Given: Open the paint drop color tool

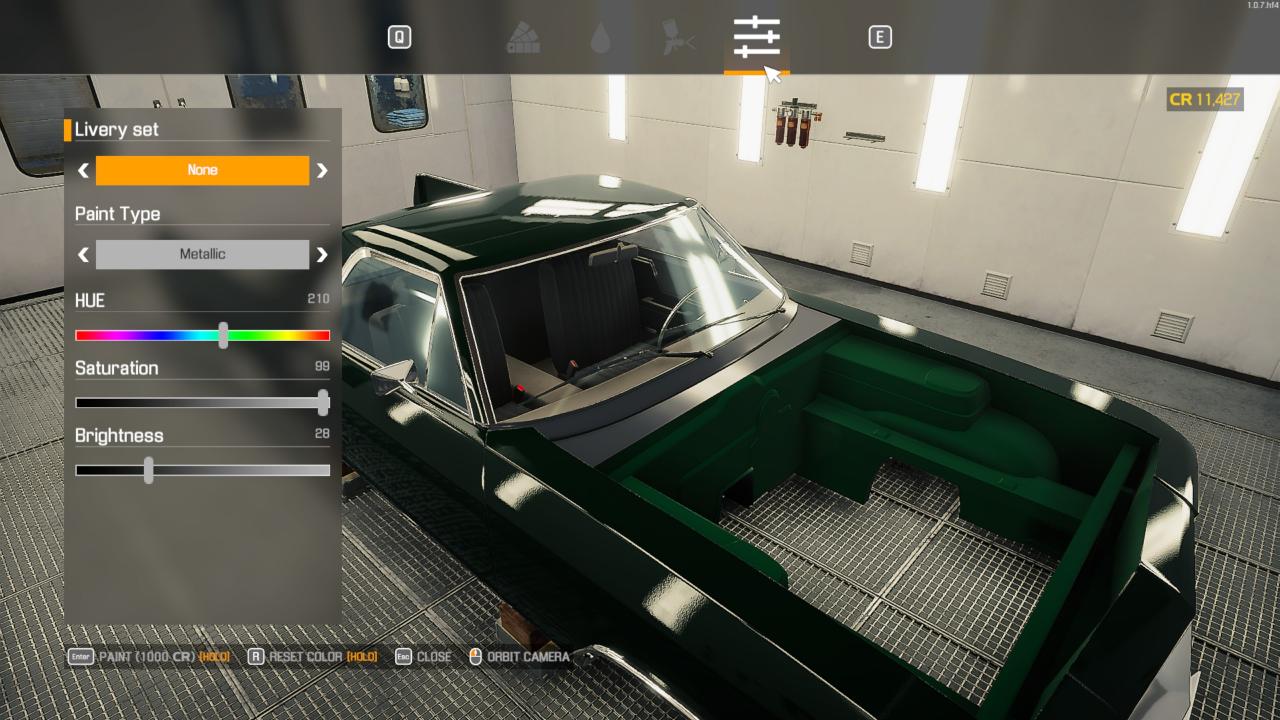Looking at the screenshot, I should [604, 37].
